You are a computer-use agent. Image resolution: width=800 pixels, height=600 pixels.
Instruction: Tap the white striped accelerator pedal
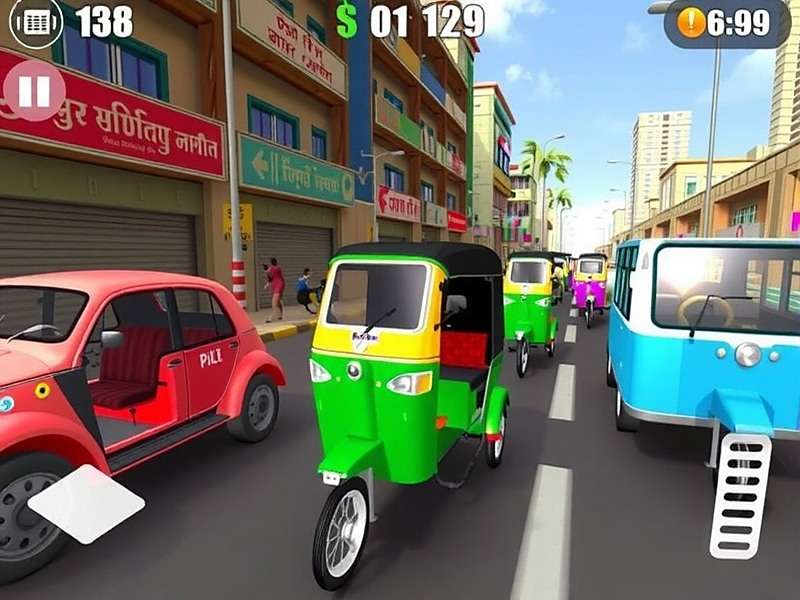pos(740,495)
